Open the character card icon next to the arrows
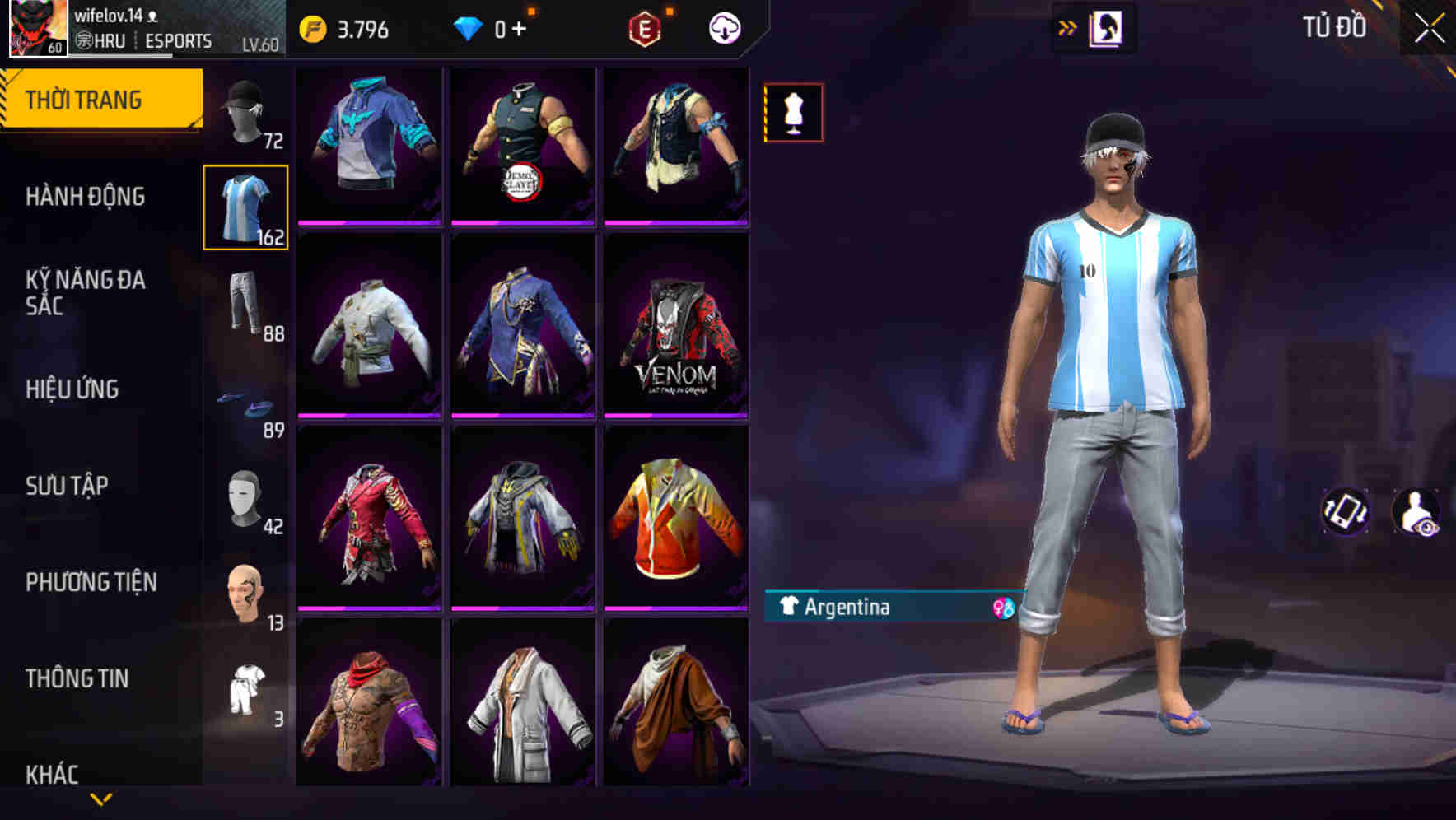The width and height of the screenshot is (1456, 820). [1108, 26]
